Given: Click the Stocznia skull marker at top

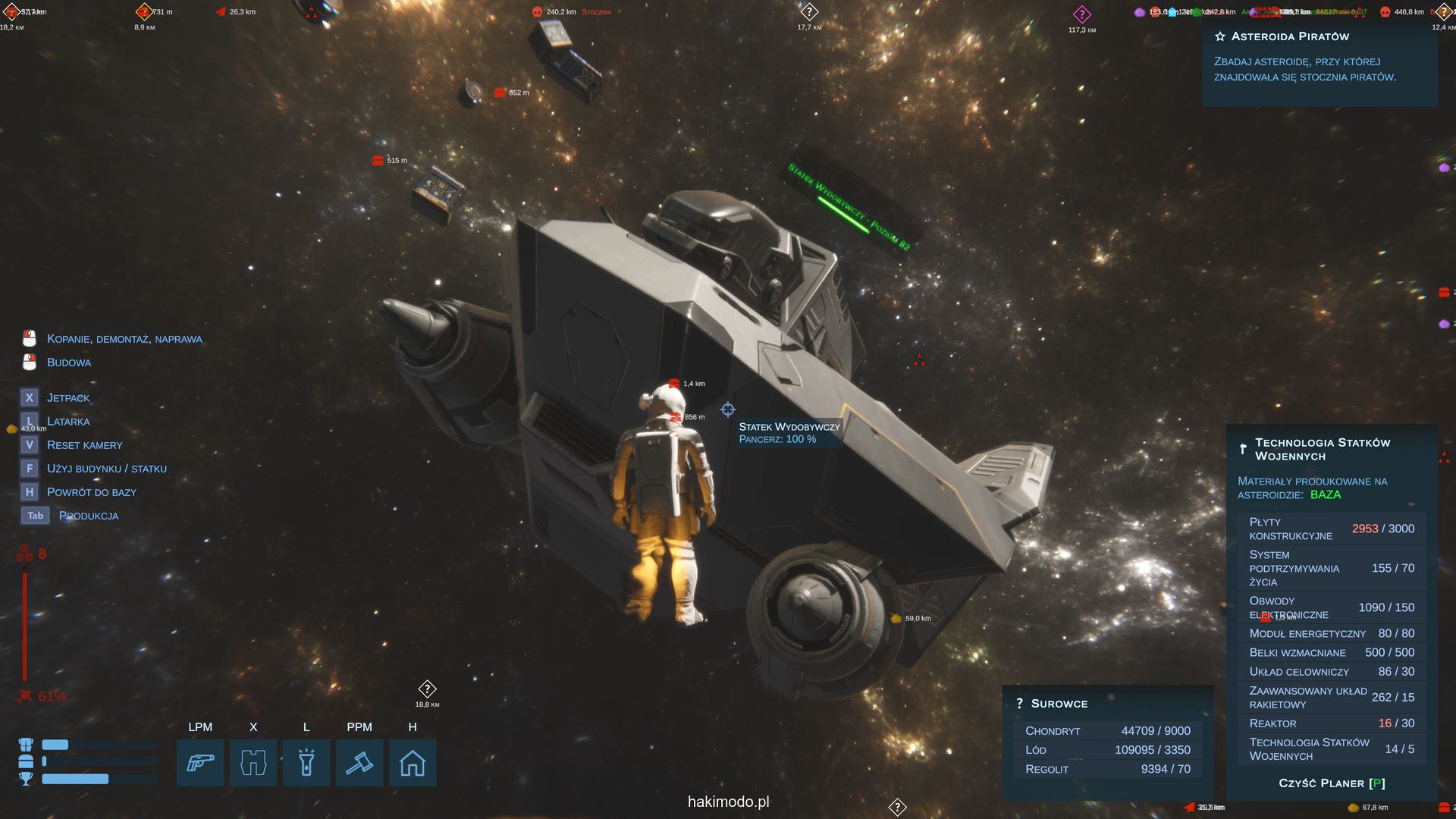Looking at the screenshot, I should point(537,12).
